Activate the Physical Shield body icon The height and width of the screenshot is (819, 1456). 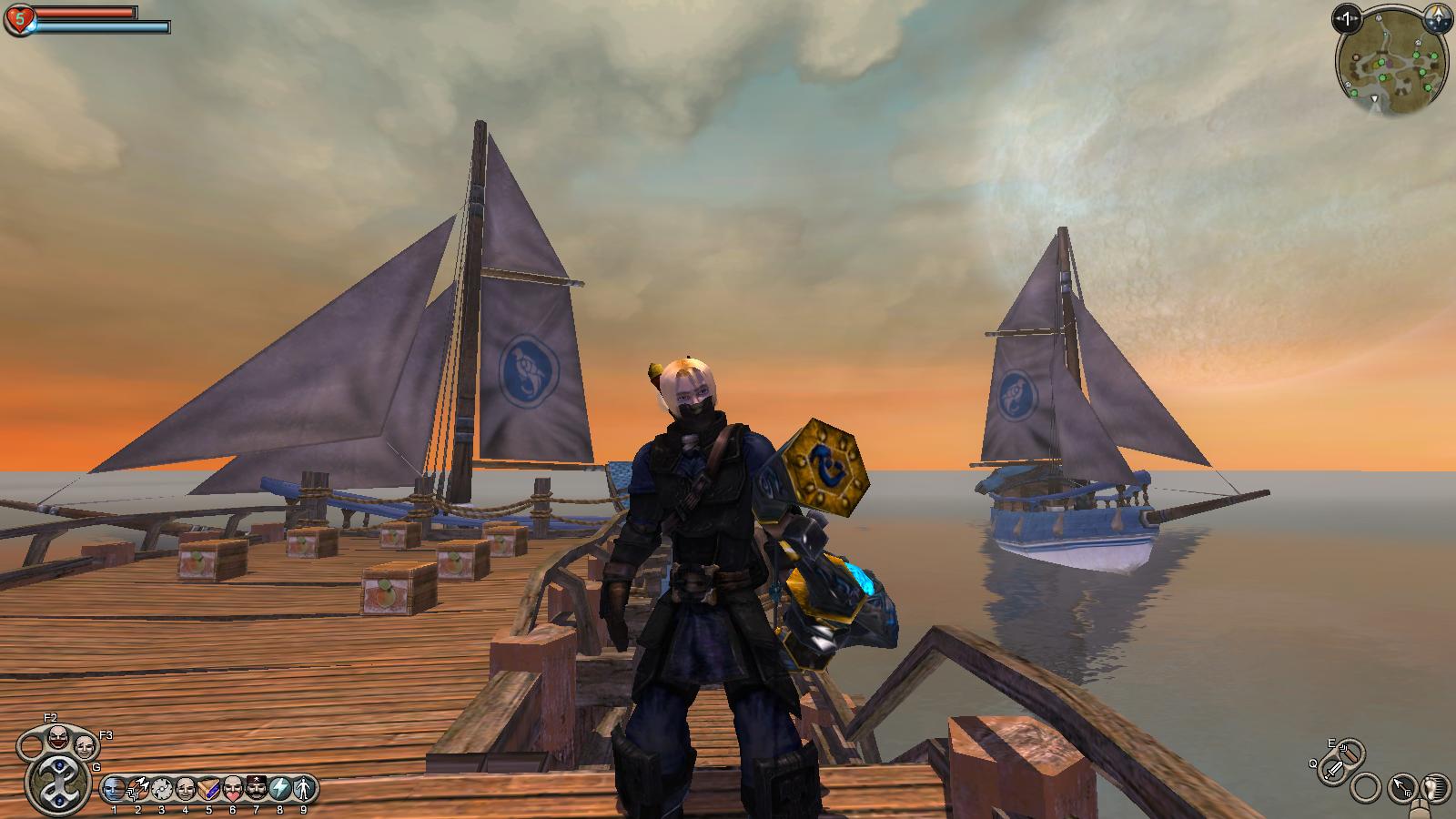point(304,788)
